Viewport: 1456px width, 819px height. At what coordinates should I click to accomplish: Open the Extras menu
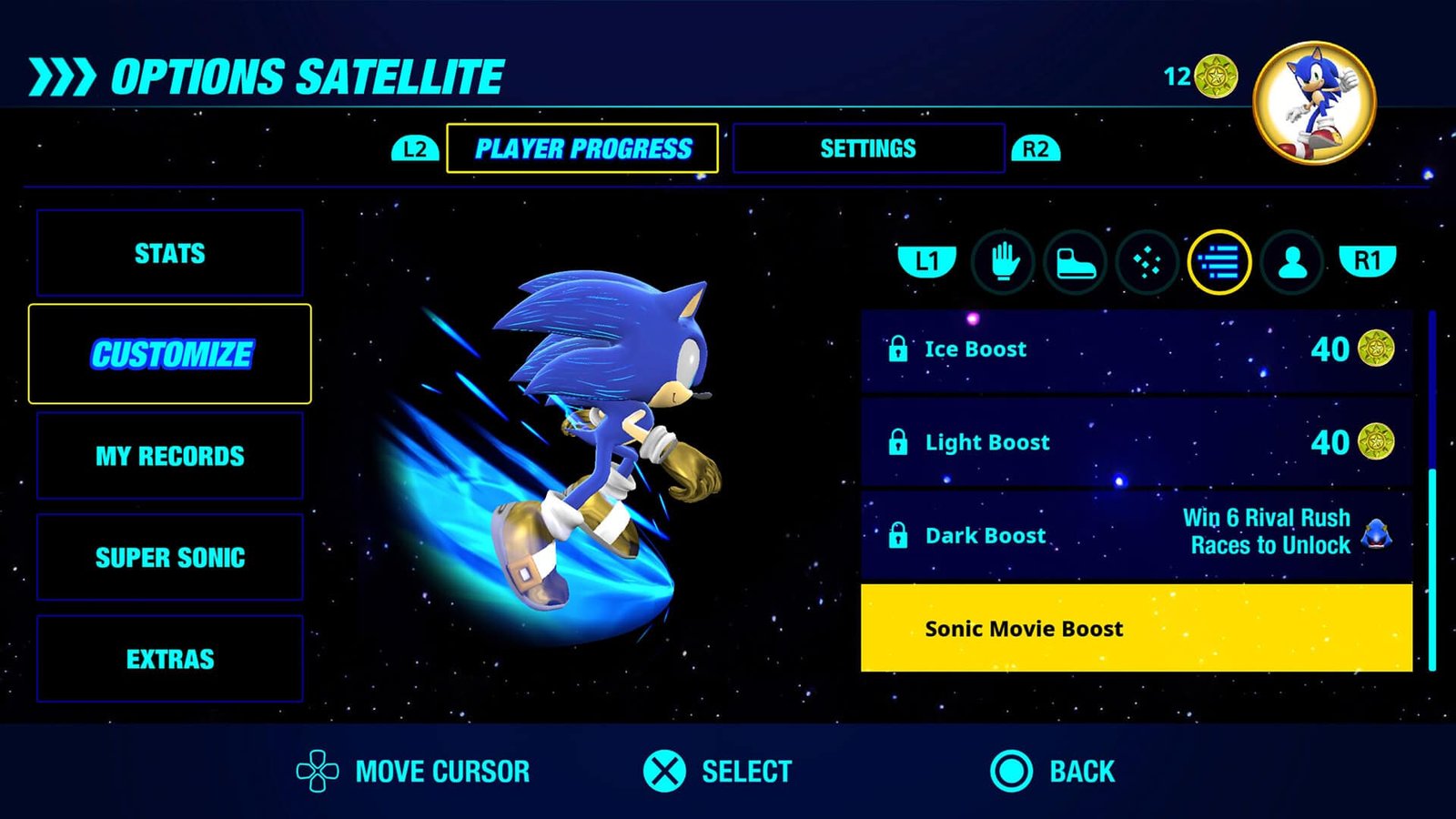(170, 659)
